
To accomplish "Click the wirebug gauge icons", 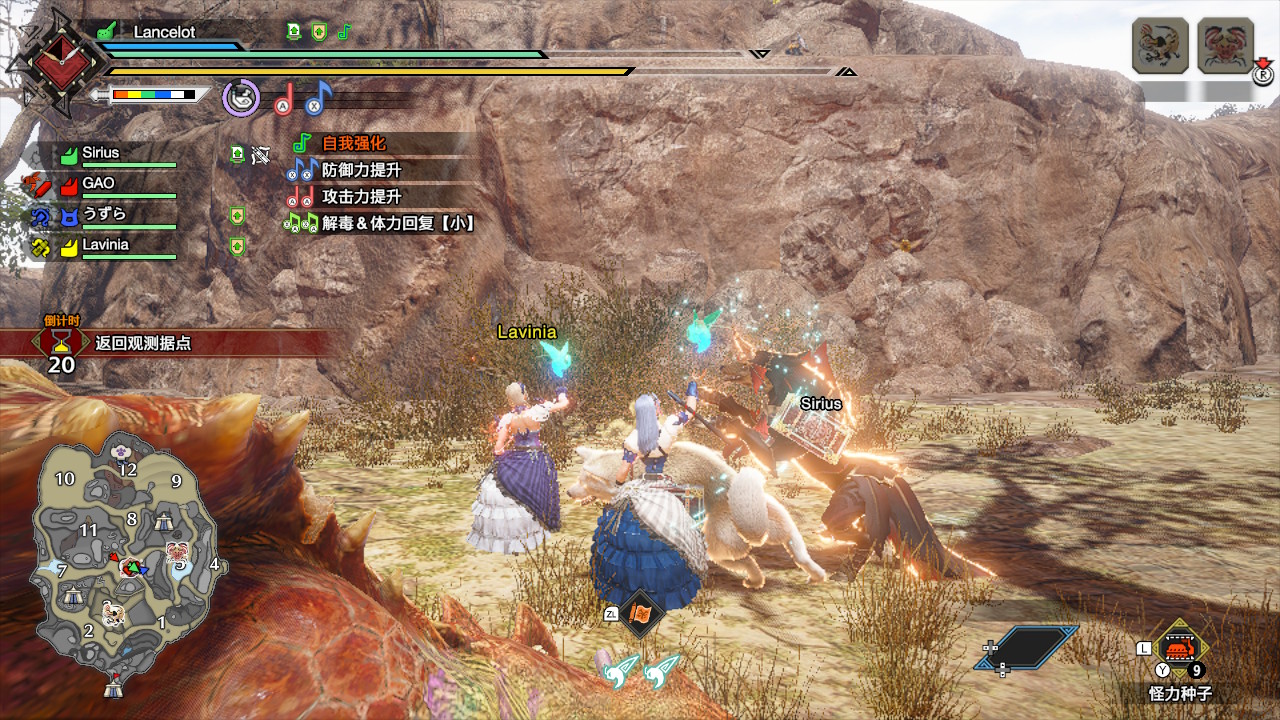I will pos(641,670).
